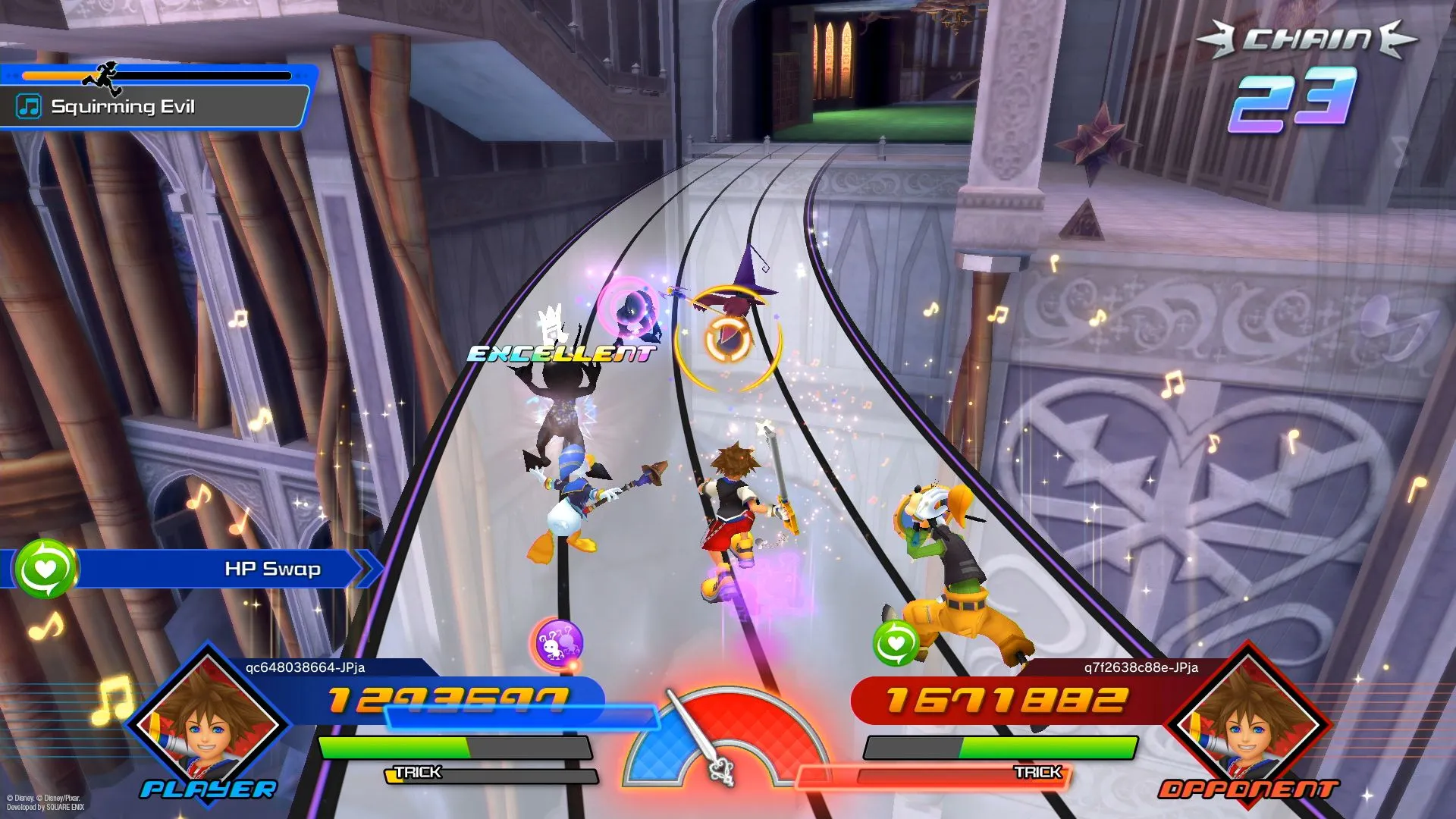
Task: Click the green heart swap icon beside HP Swap
Action: coord(45,569)
